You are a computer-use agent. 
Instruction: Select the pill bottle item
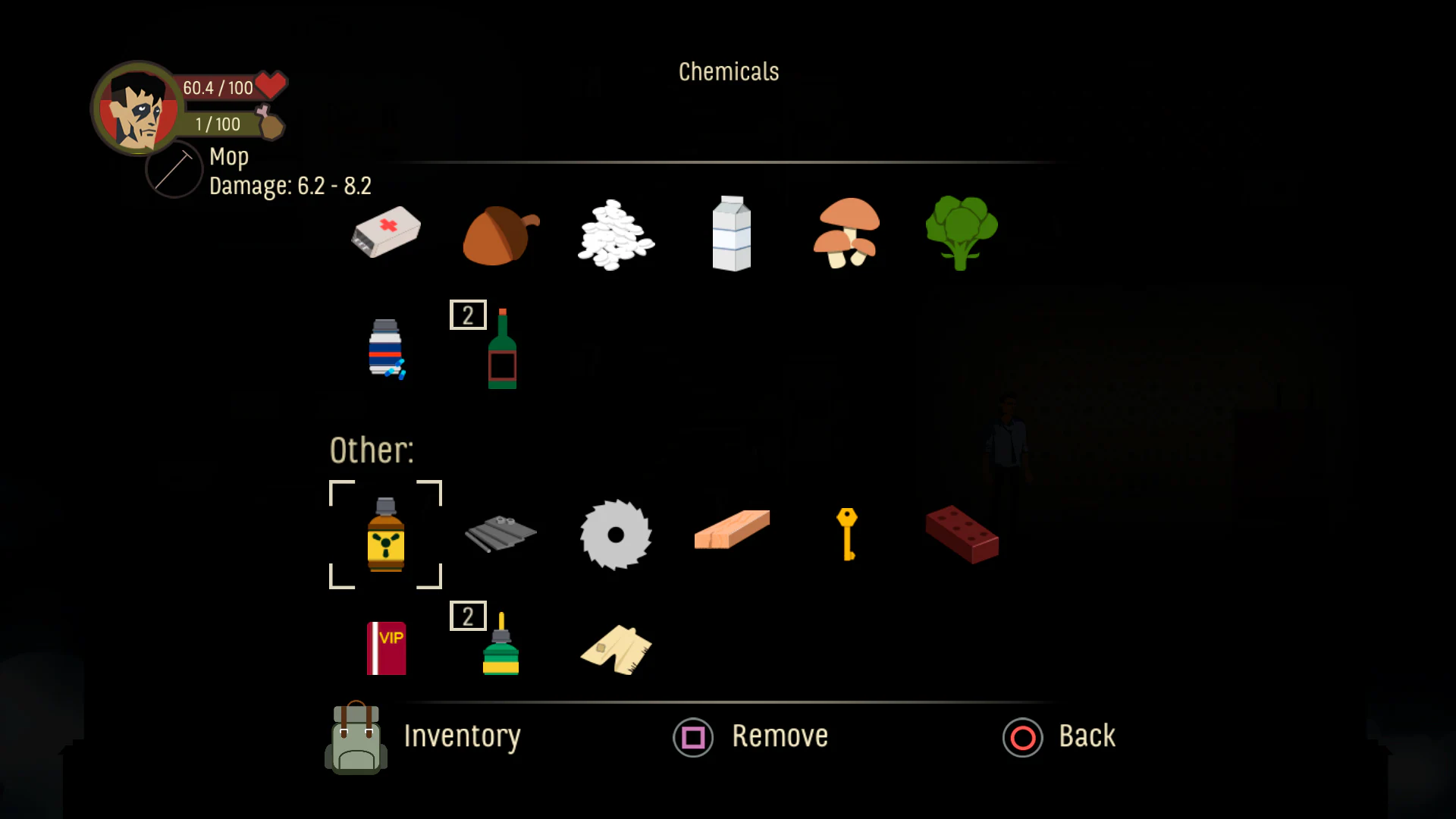(x=385, y=349)
